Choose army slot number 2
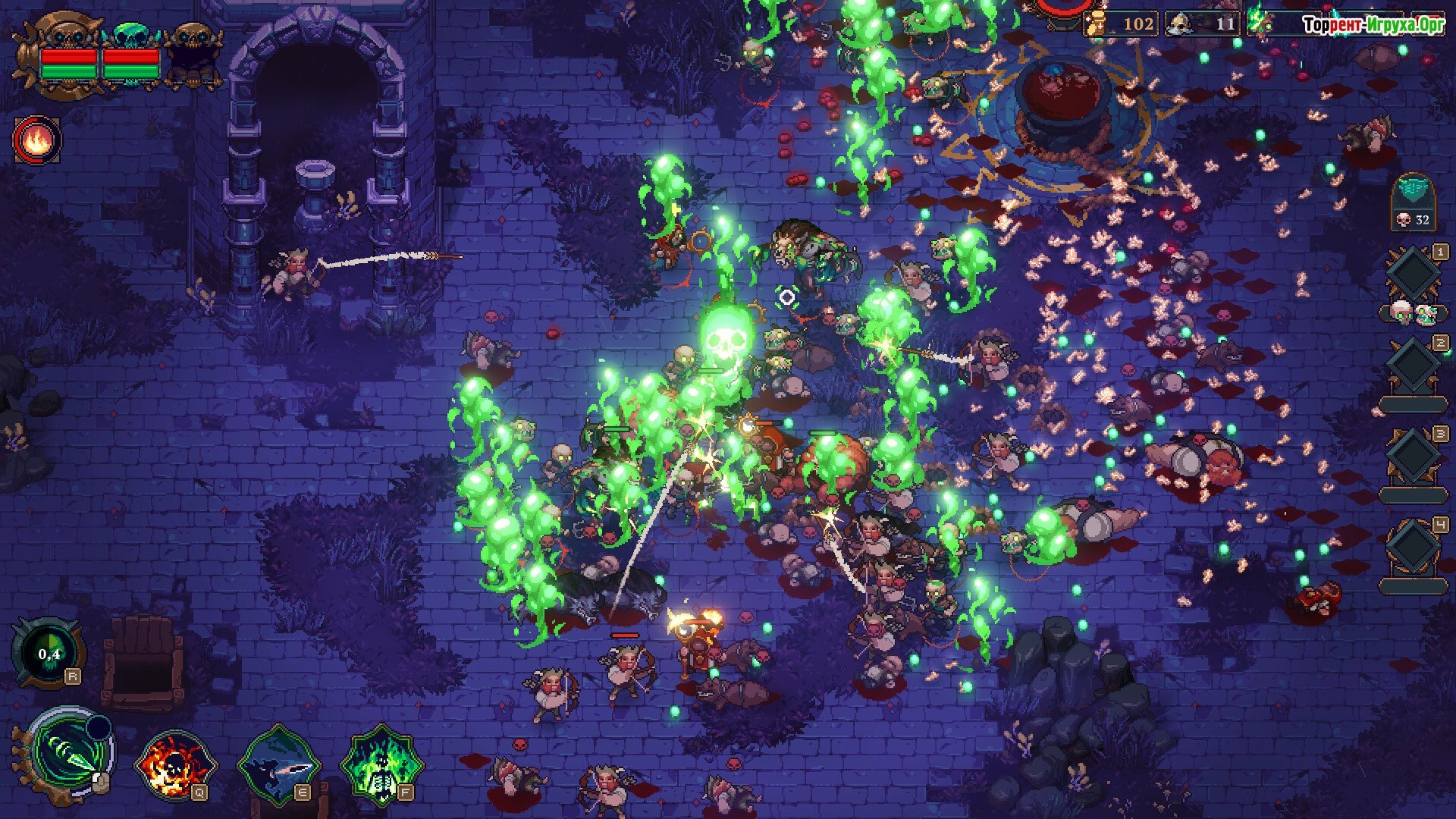 pos(1414,367)
